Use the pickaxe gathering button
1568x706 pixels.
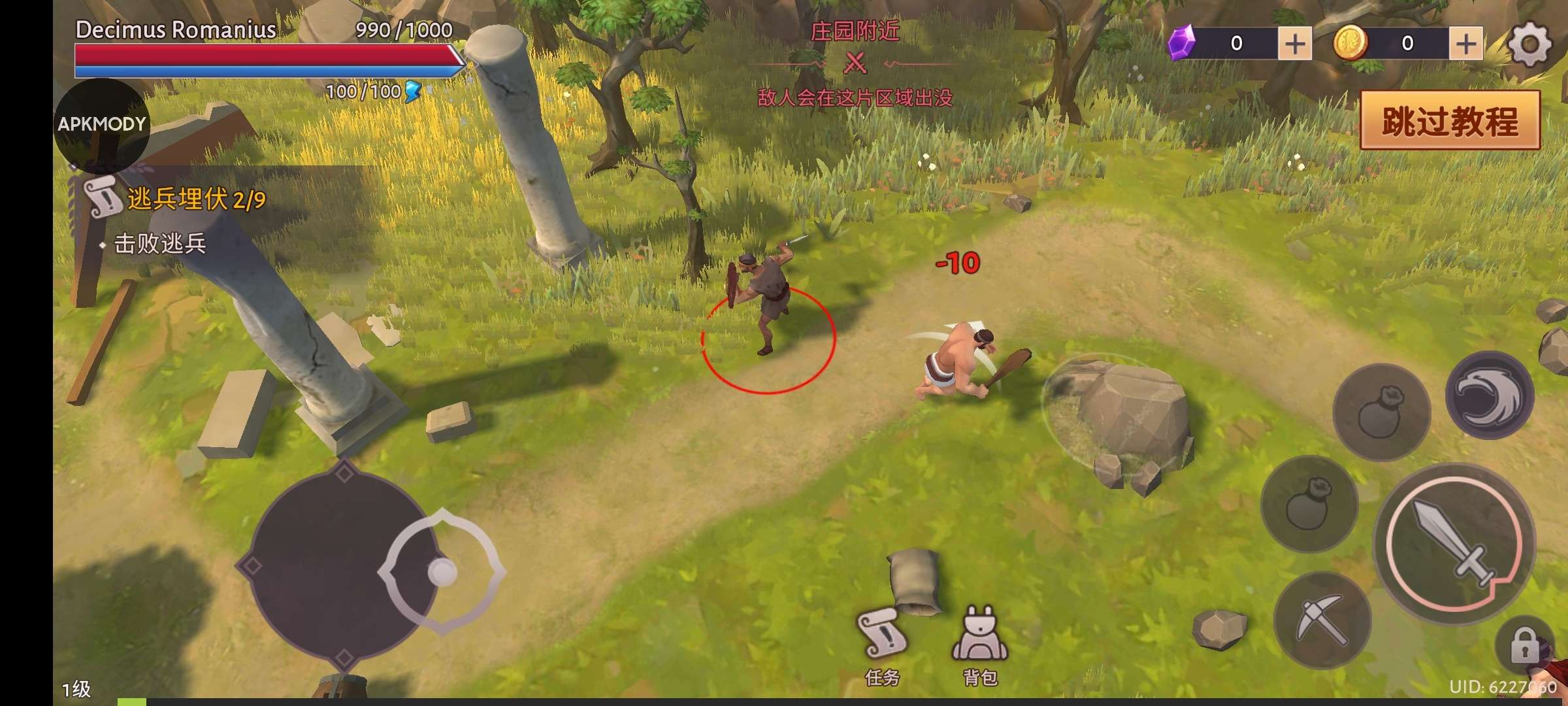coord(1321,620)
